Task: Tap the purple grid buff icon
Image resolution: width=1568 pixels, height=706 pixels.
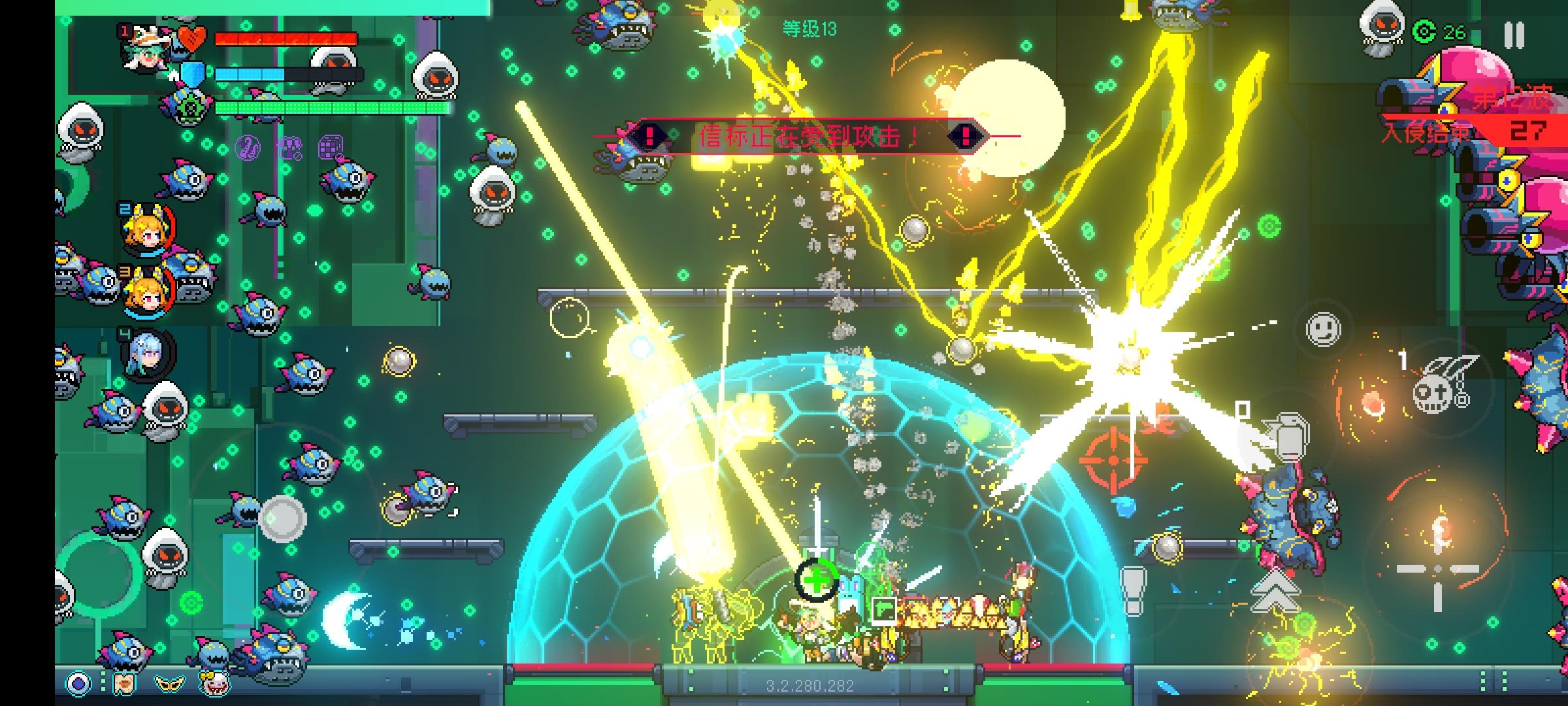Action: coord(330,148)
